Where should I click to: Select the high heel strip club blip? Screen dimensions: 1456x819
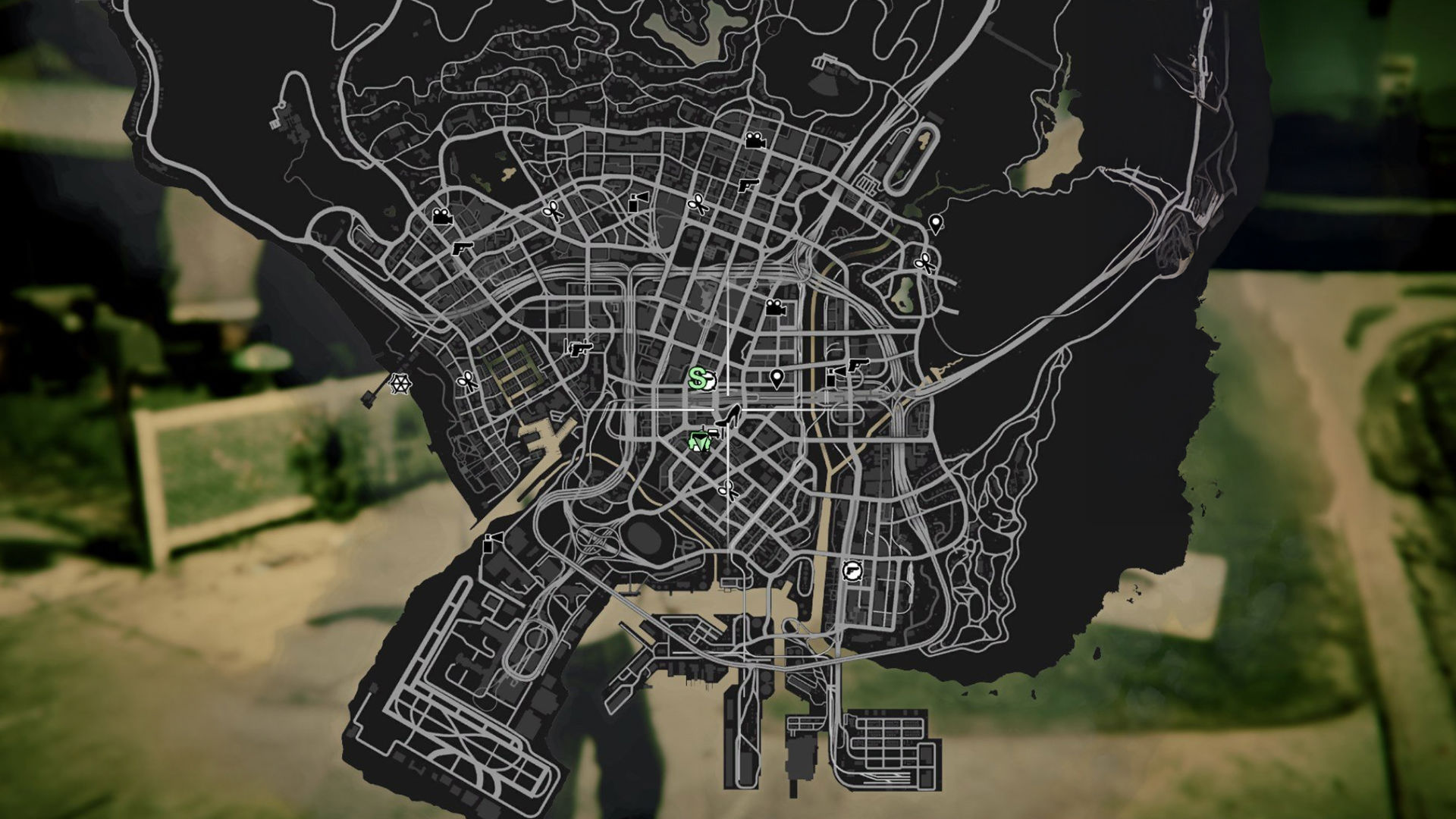click(x=729, y=416)
